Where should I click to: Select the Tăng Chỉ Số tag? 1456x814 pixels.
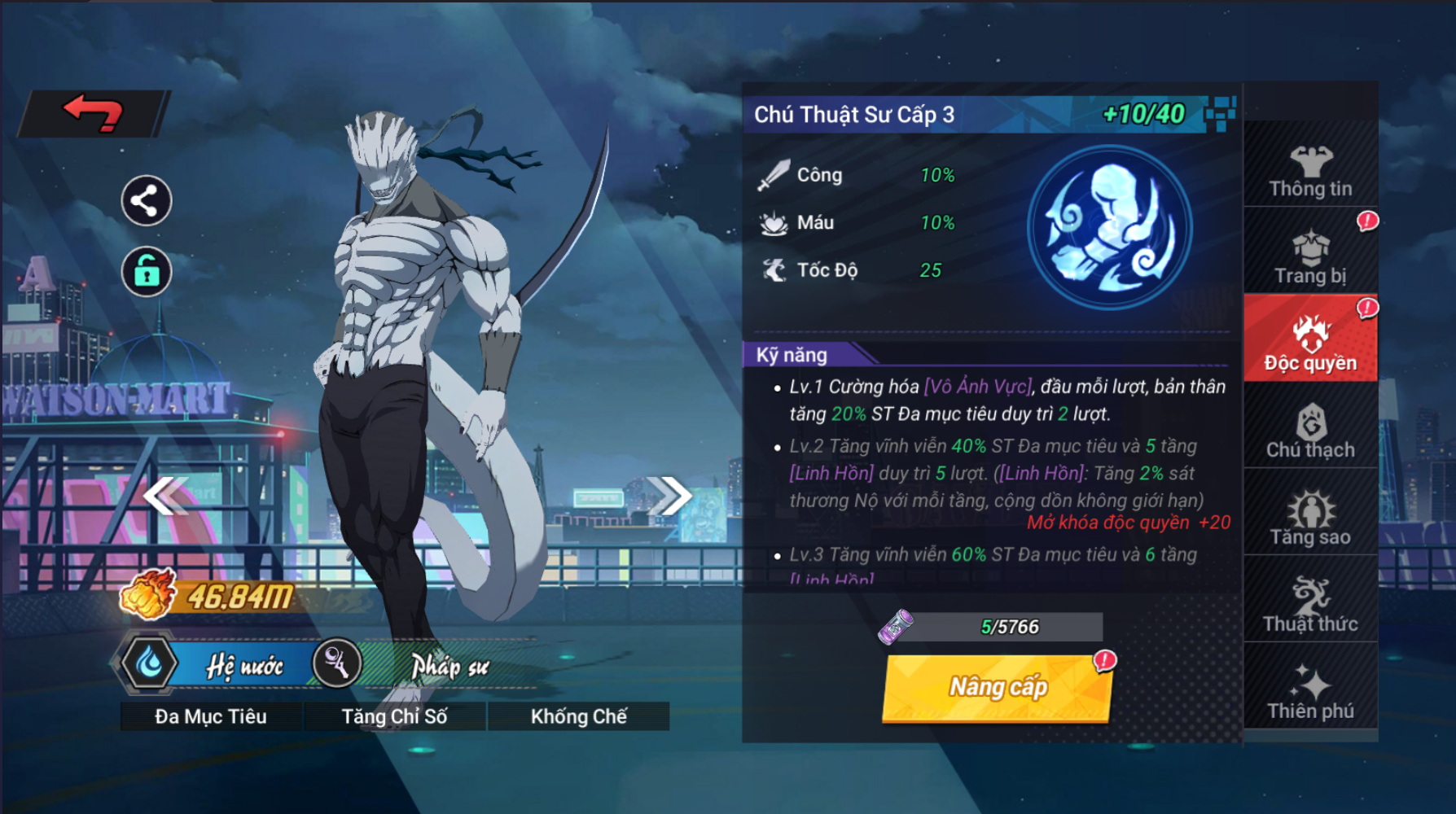click(x=394, y=716)
